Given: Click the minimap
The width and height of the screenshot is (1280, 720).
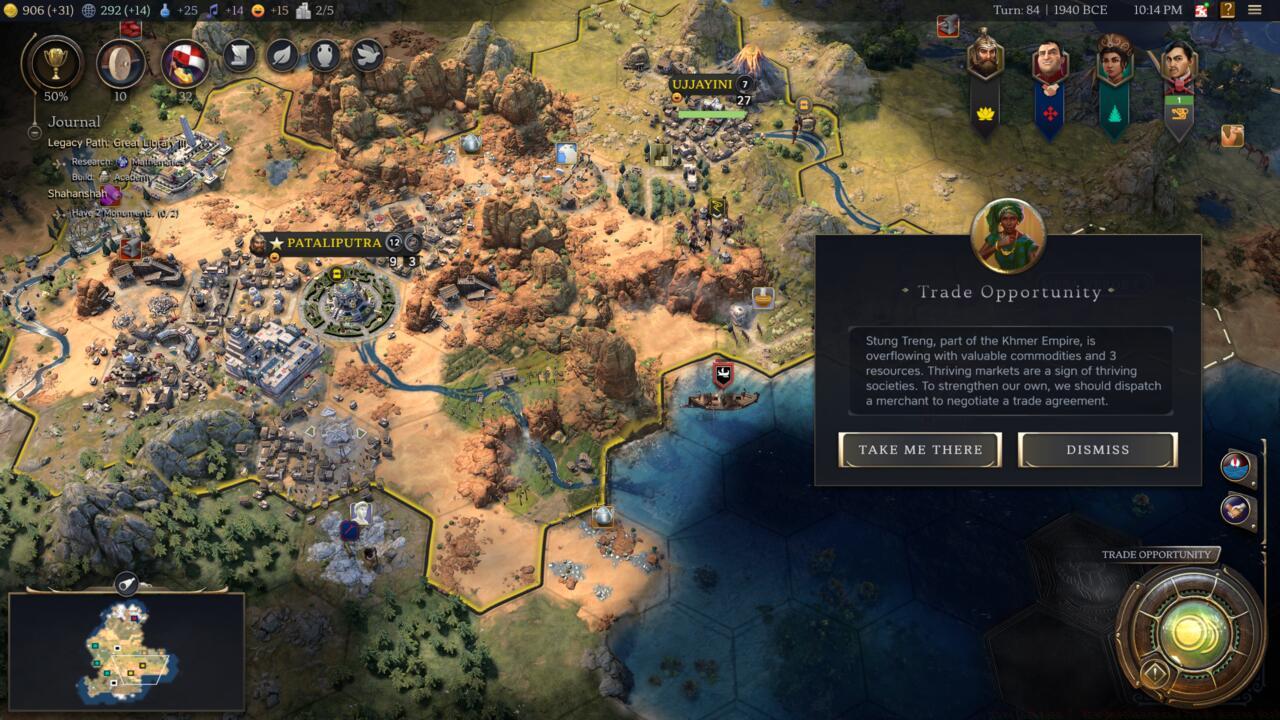Looking at the screenshot, I should click(x=126, y=650).
